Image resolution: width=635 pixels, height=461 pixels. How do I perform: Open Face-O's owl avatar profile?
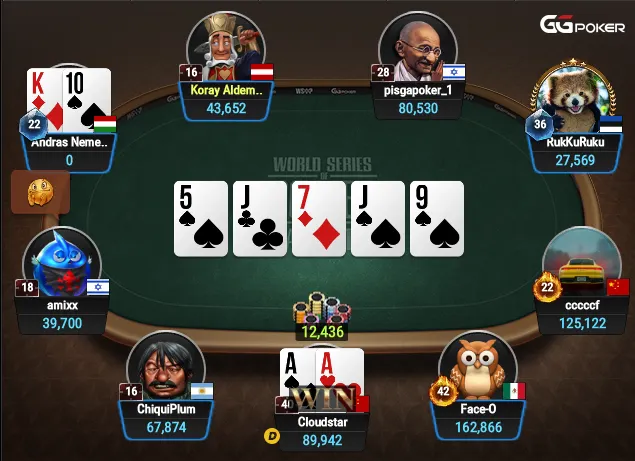point(476,367)
